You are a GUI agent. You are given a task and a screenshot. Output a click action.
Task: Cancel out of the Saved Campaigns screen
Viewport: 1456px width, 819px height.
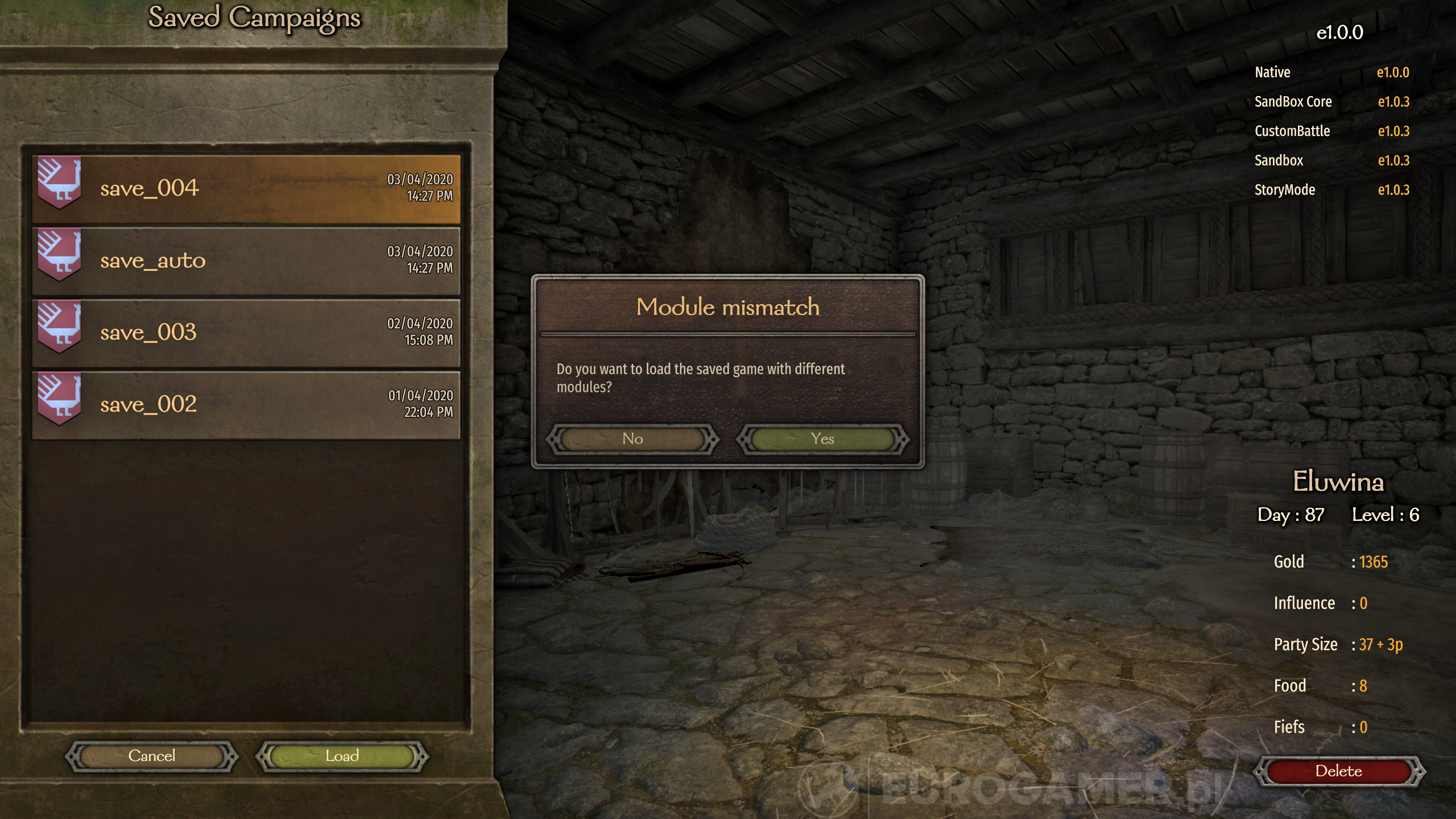(151, 756)
